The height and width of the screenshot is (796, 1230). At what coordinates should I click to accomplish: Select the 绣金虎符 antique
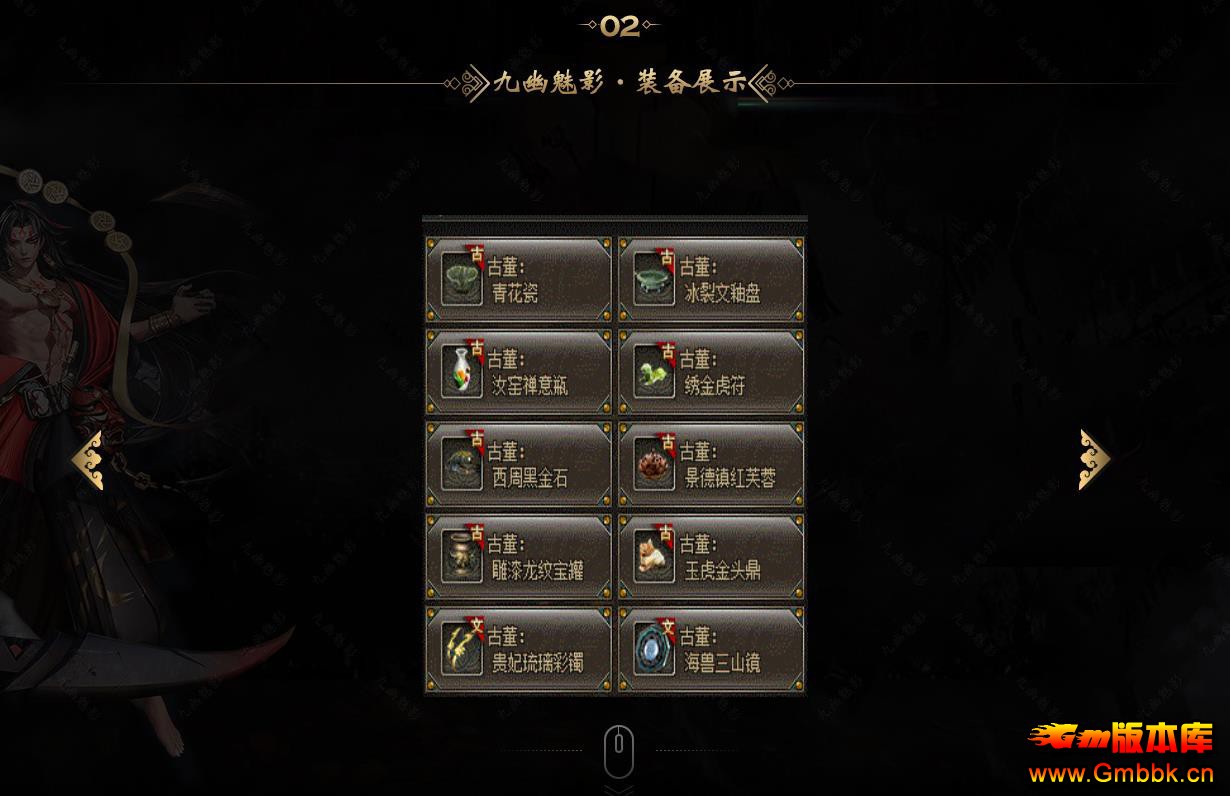pos(711,372)
